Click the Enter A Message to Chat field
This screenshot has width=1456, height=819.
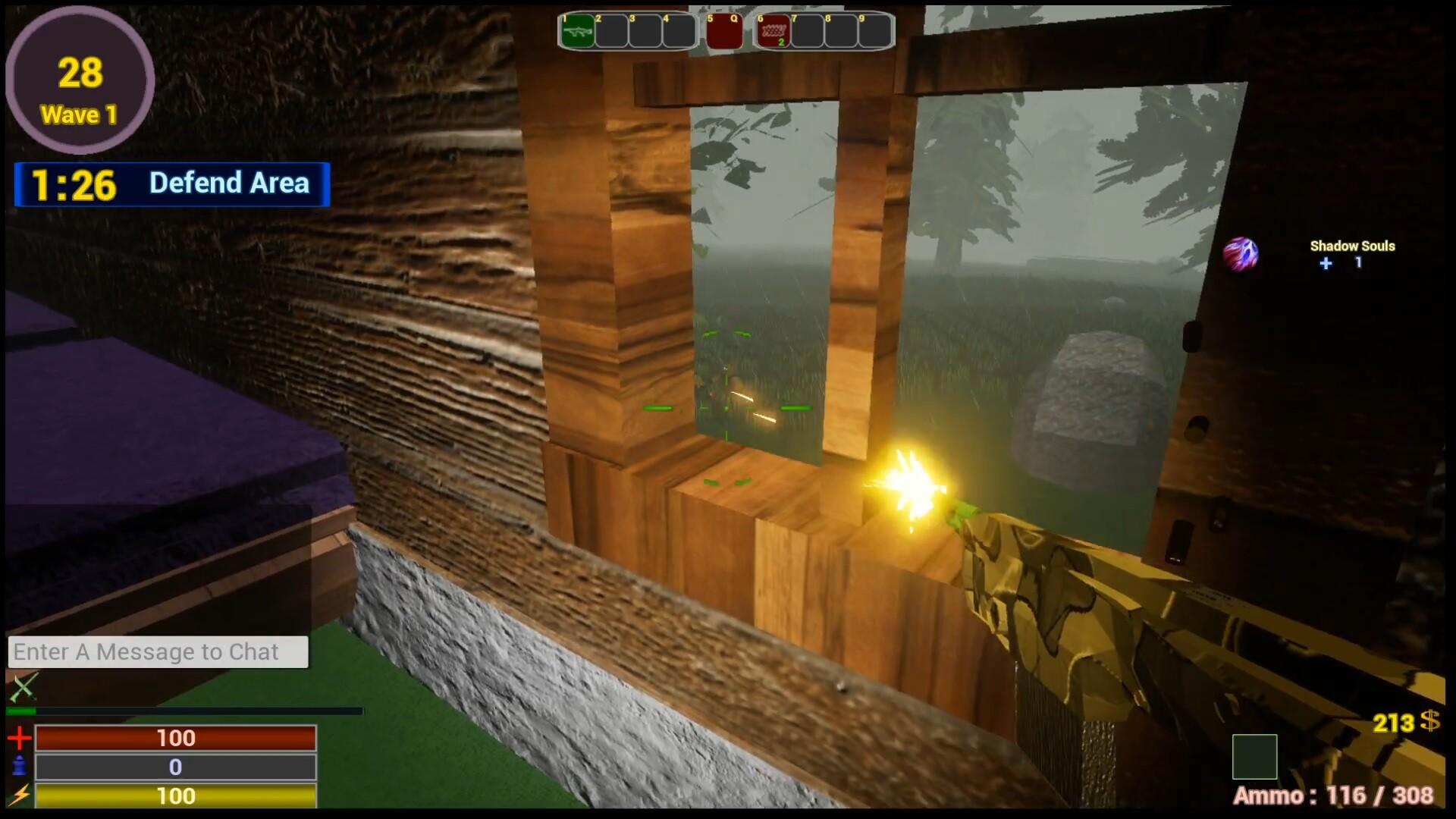158,651
